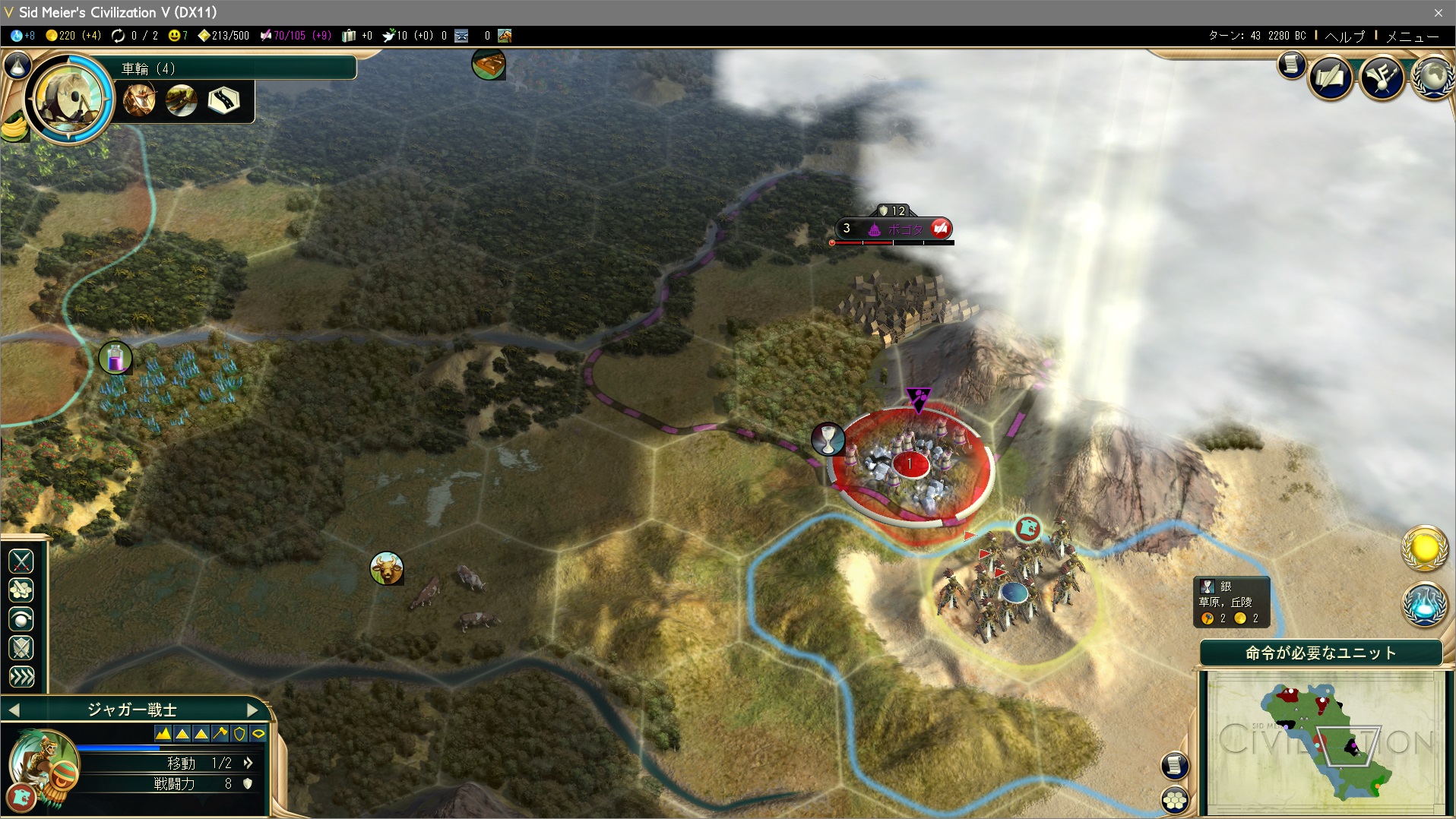
Task: Open the music-note advisors button
Action: point(1382,77)
